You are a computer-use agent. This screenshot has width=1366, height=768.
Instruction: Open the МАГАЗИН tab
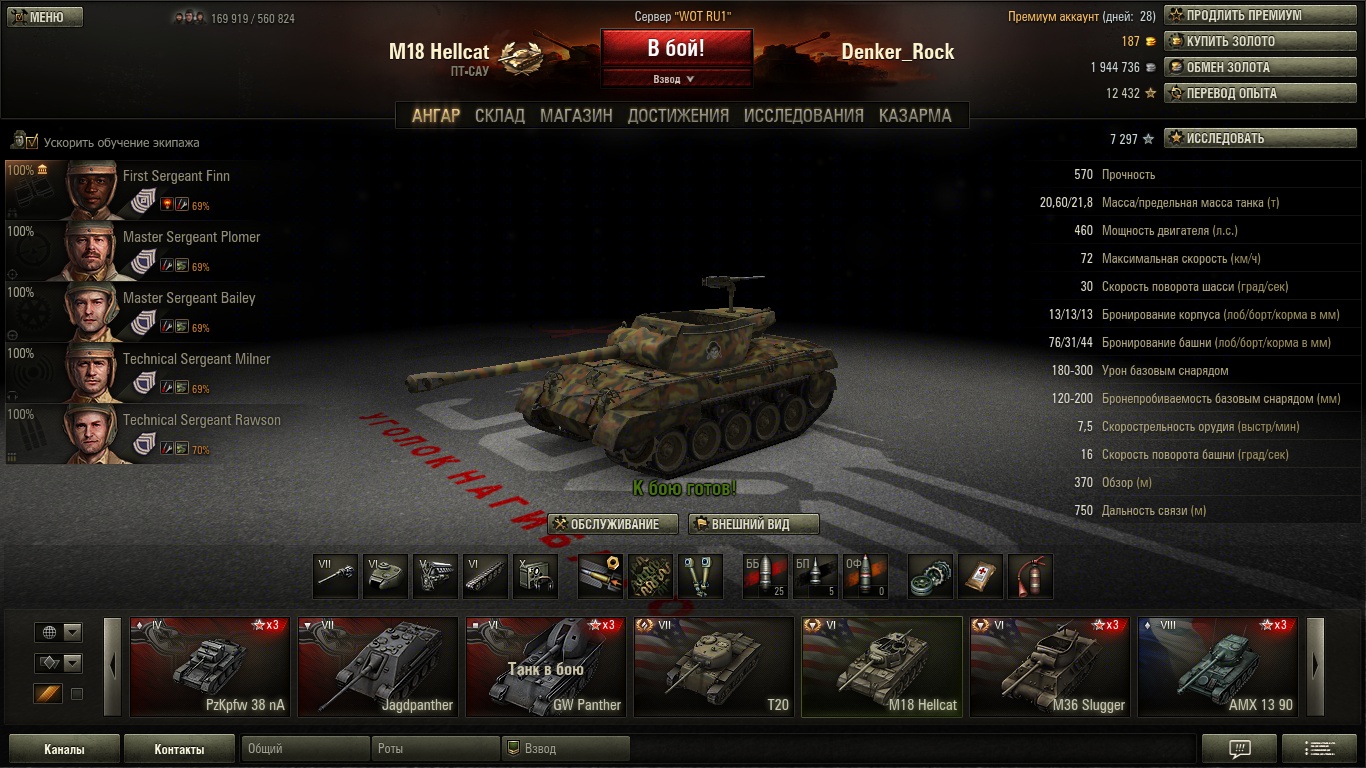pyautogui.click(x=576, y=116)
